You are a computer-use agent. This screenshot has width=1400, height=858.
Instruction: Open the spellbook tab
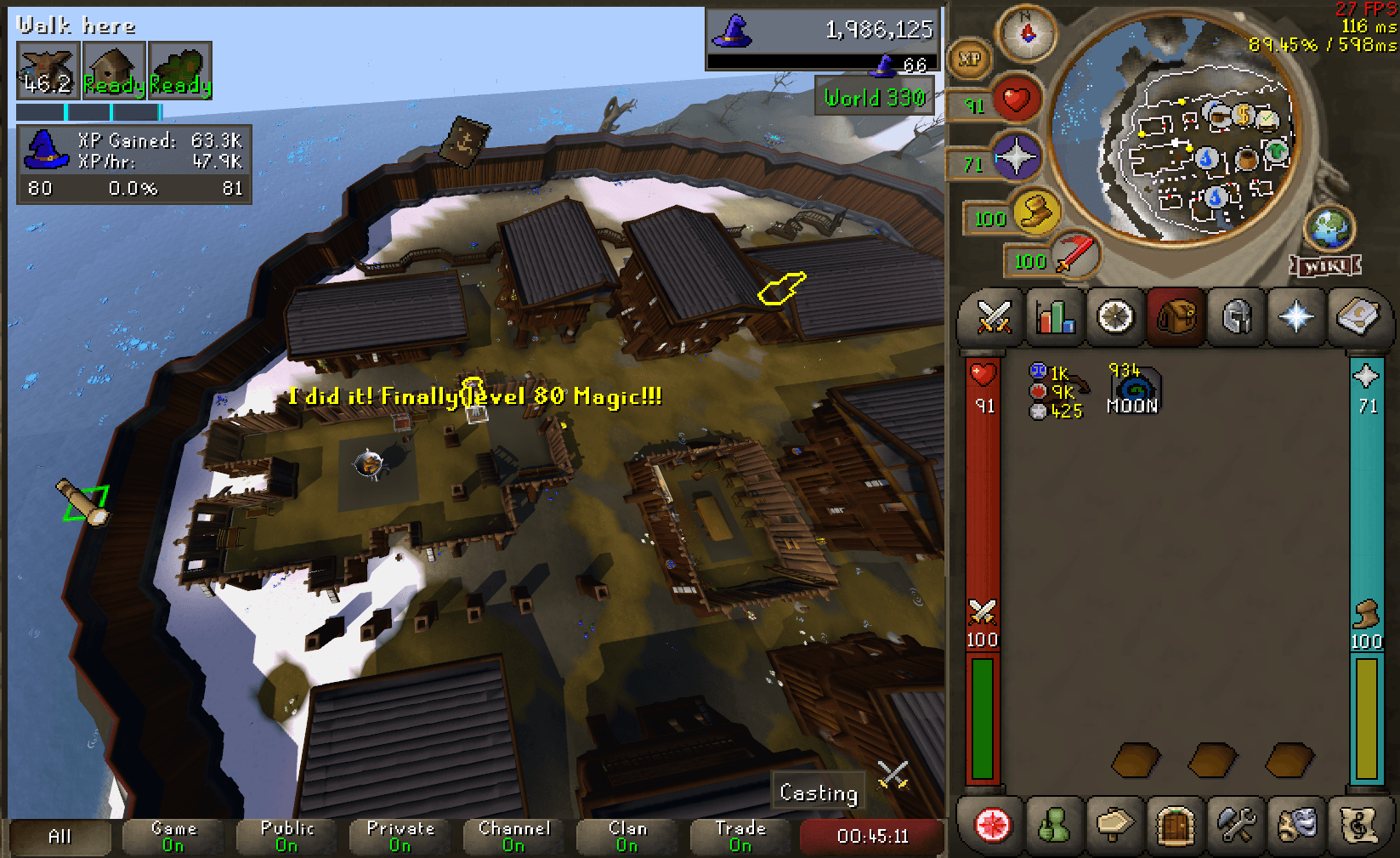click(x=1357, y=317)
